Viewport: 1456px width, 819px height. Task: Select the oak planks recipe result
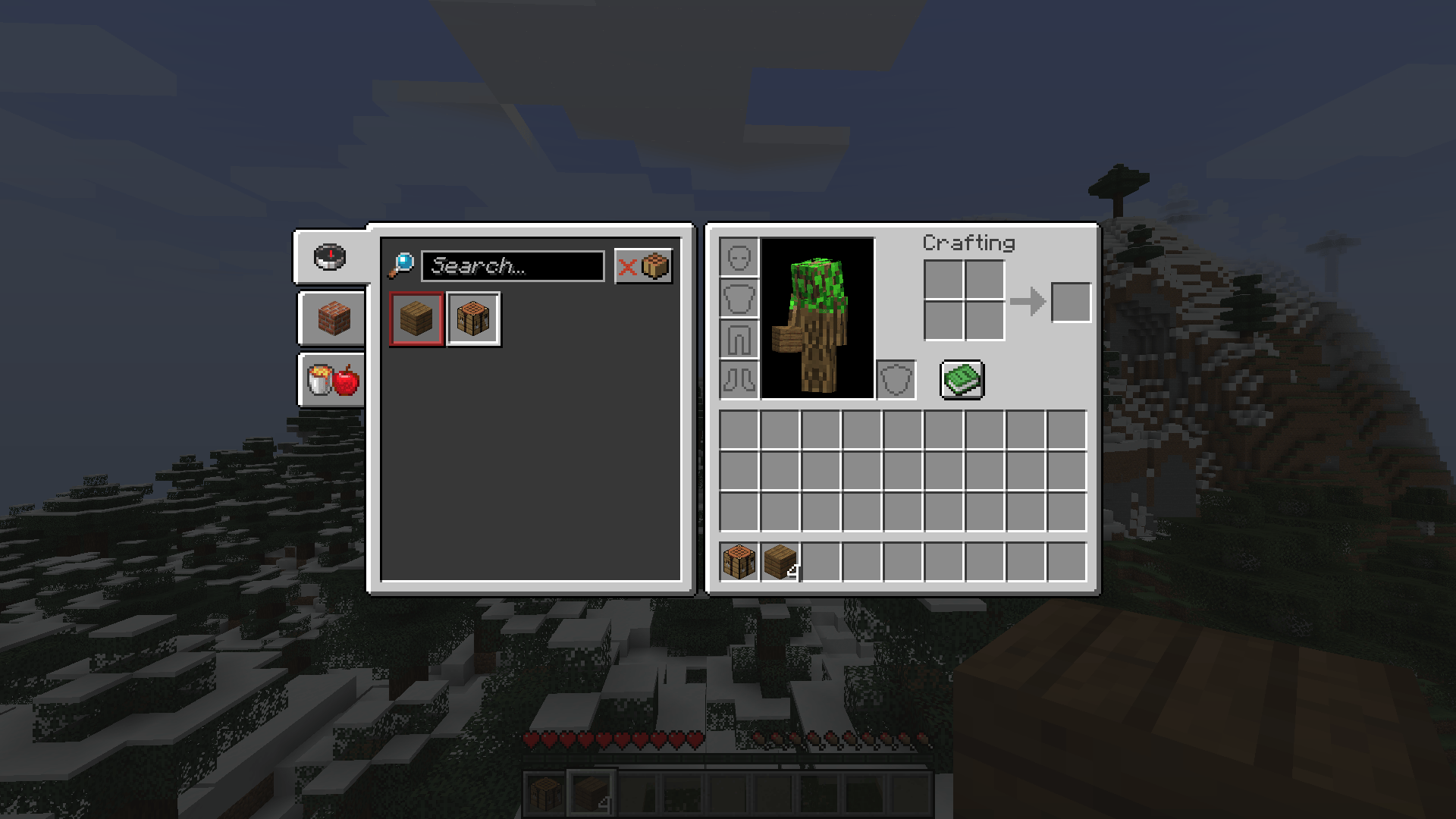pyautogui.click(x=415, y=318)
